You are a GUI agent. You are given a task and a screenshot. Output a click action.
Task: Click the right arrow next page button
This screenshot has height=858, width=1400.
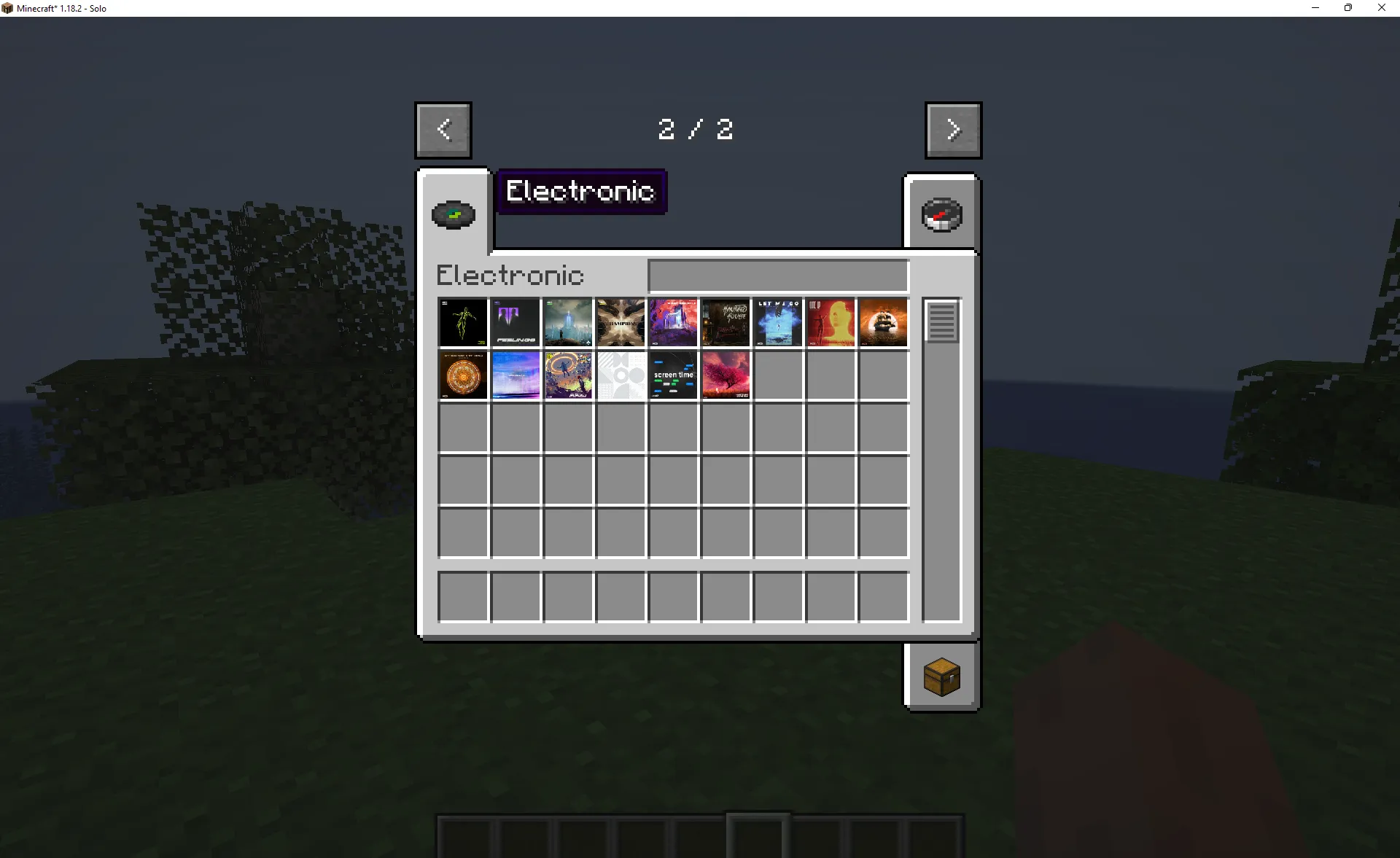click(x=953, y=130)
